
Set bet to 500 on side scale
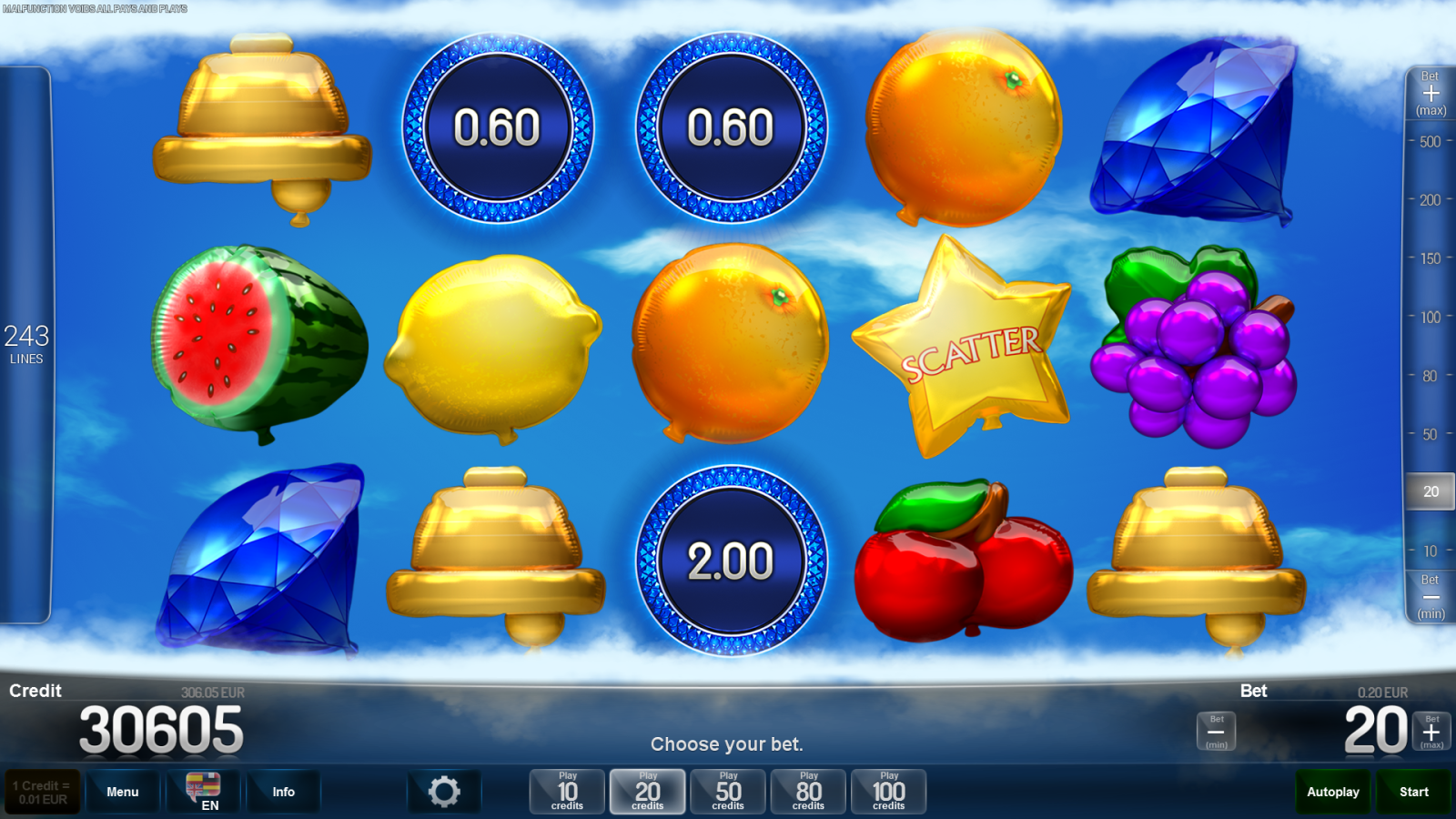pyautogui.click(x=1430, y=142)
